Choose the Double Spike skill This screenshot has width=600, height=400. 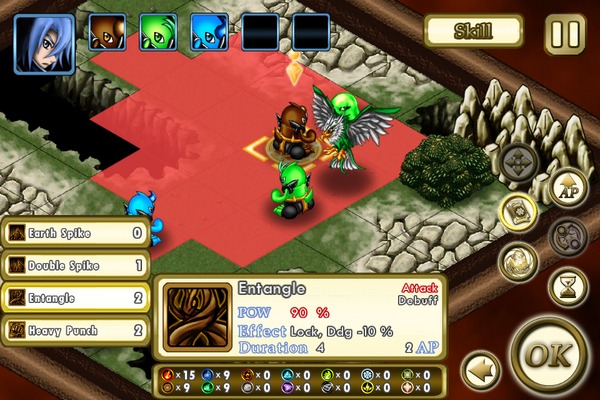[76, 265]
